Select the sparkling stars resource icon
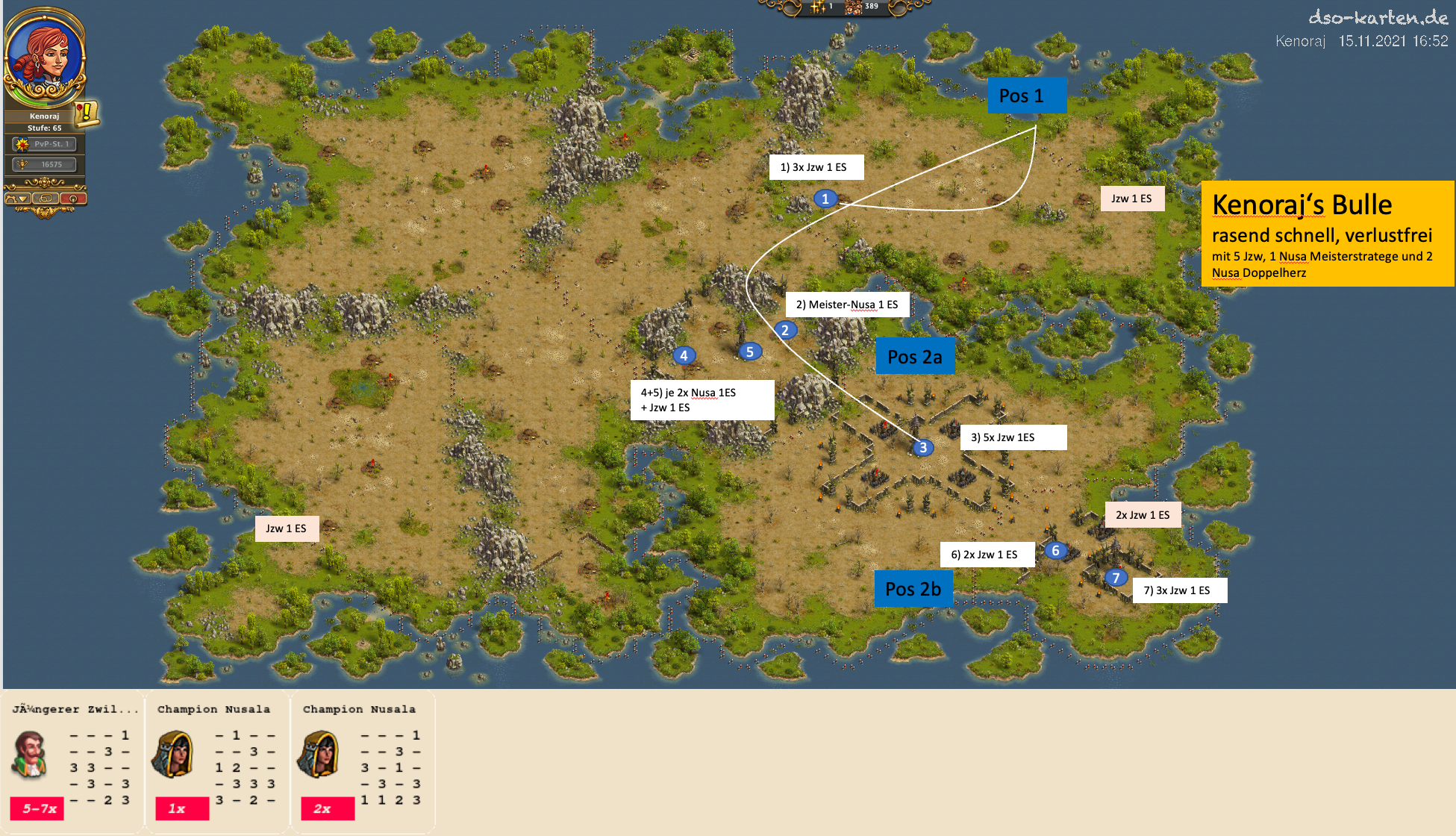 [819, 7]
